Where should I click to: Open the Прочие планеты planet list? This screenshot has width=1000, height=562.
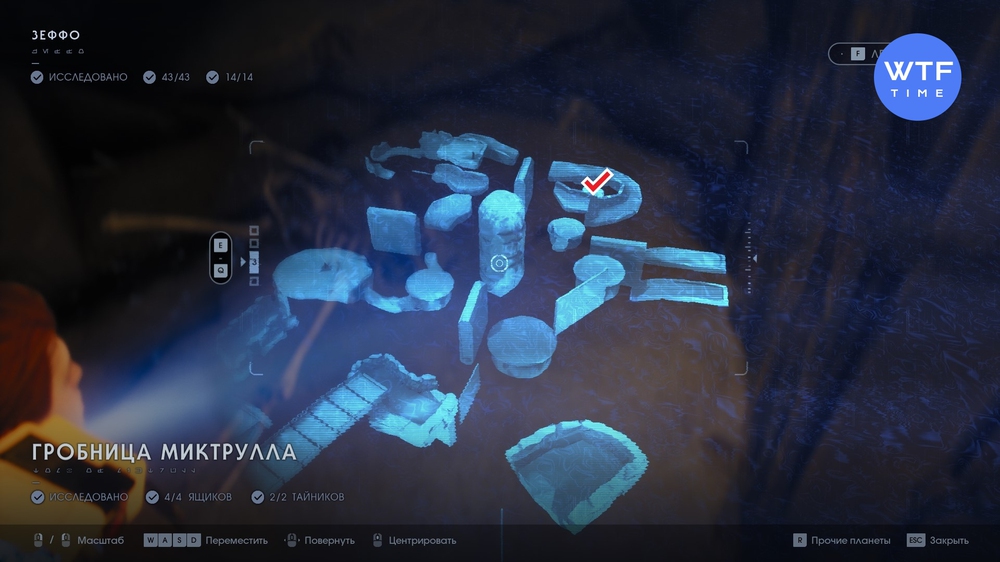(x=842, y=540)
